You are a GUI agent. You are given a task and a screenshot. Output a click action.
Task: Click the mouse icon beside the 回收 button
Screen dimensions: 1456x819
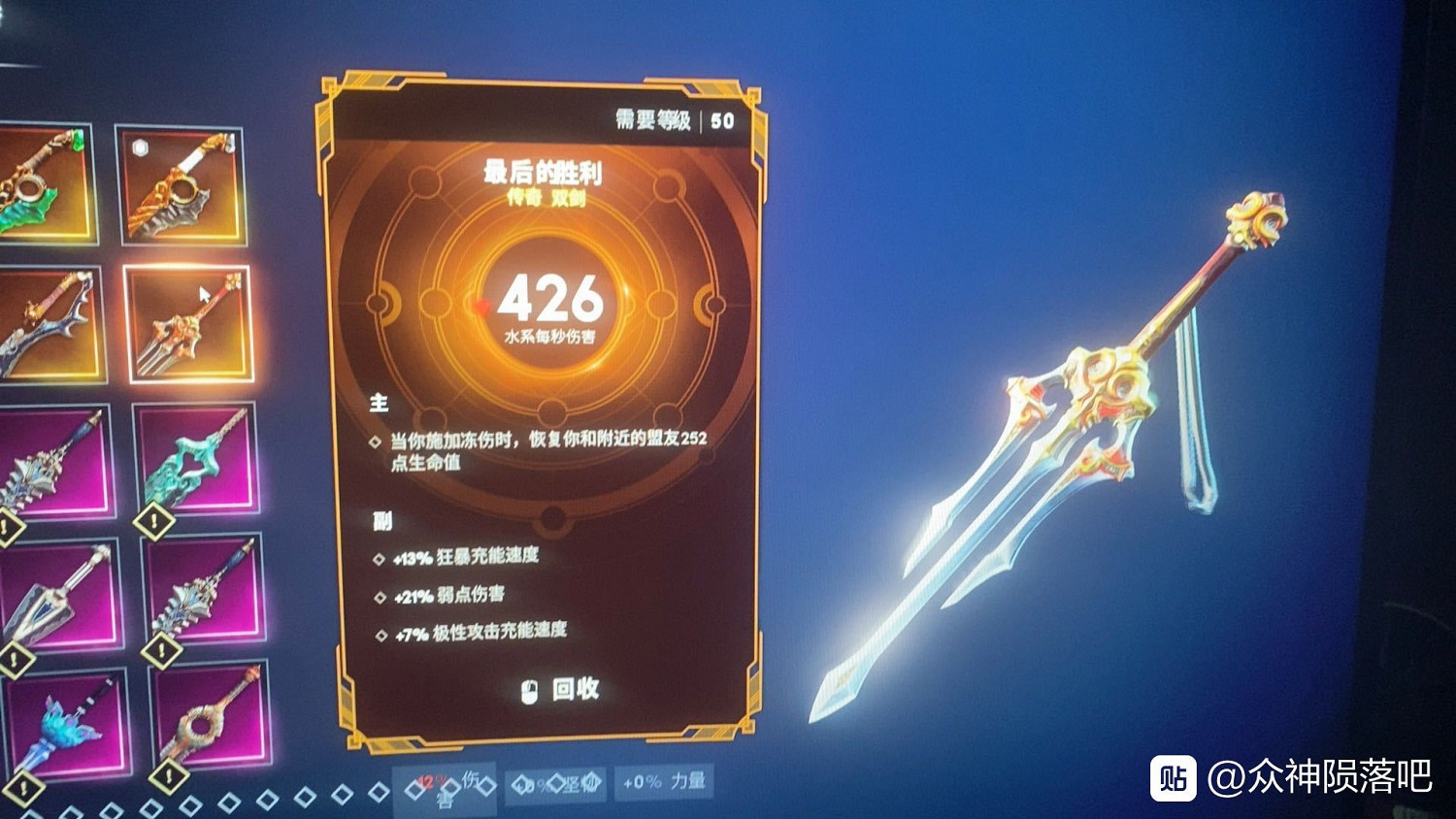click(x=530, y=692)
